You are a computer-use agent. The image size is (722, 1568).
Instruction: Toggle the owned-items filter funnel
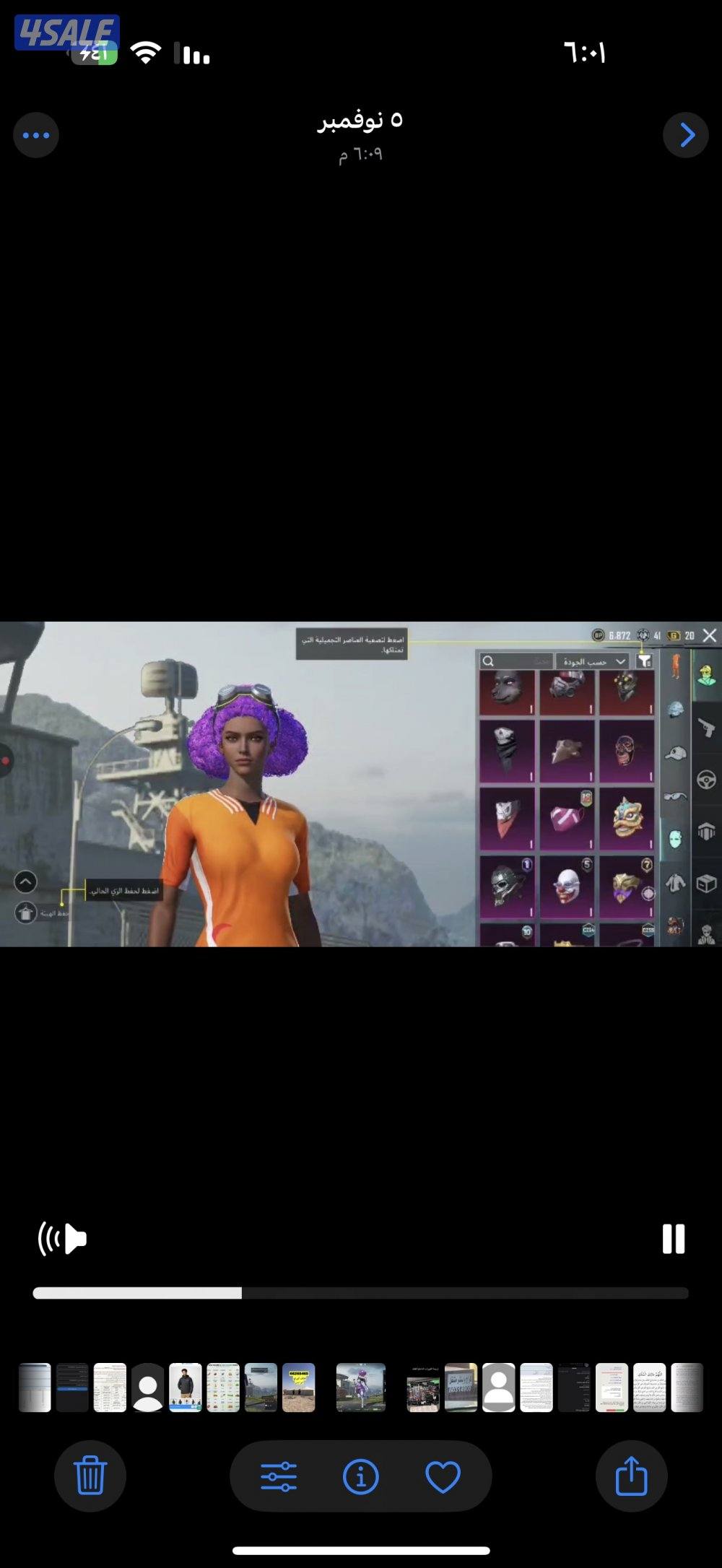coord(645,661)
